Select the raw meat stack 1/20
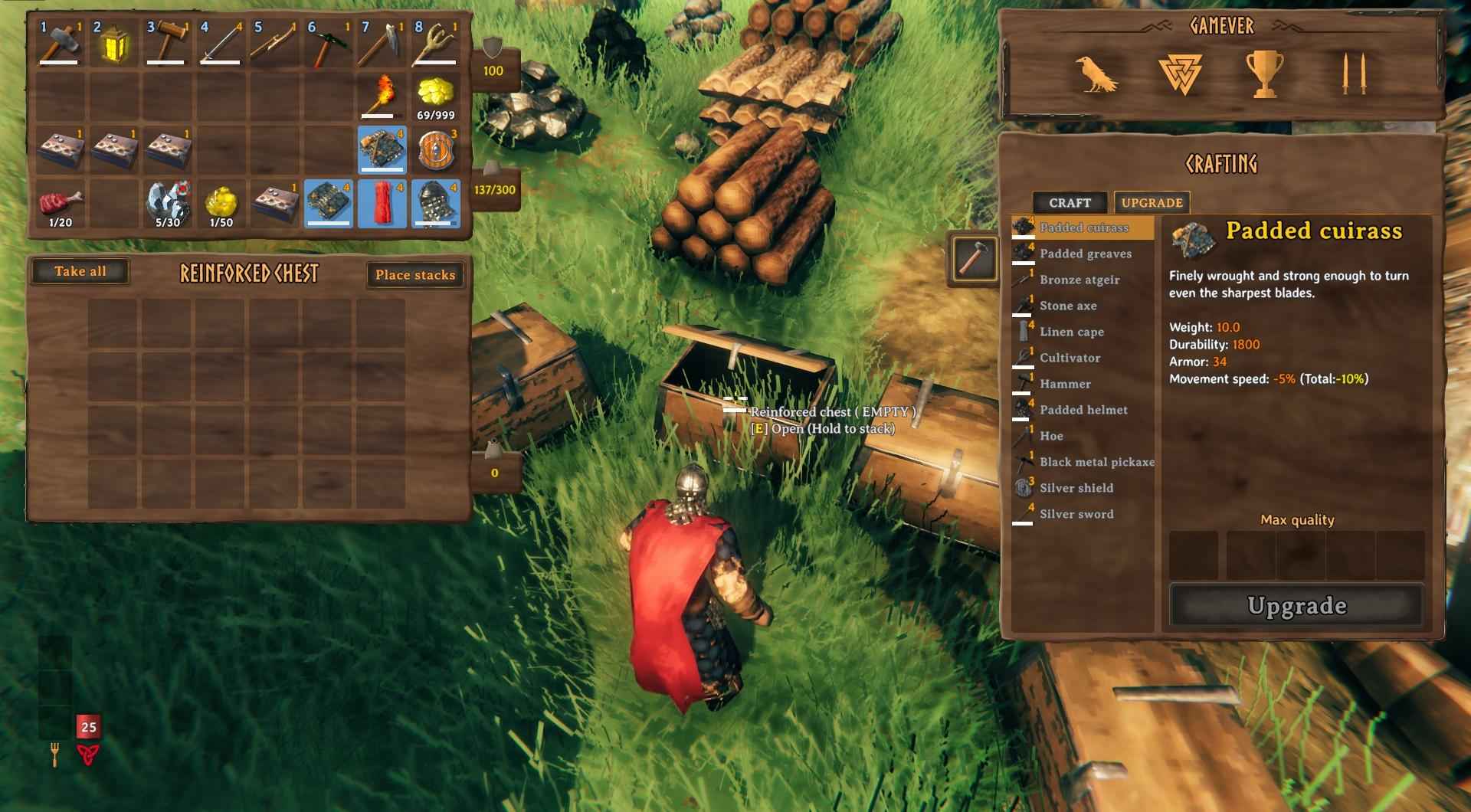Screen dimensions: 1471x812 60,204
